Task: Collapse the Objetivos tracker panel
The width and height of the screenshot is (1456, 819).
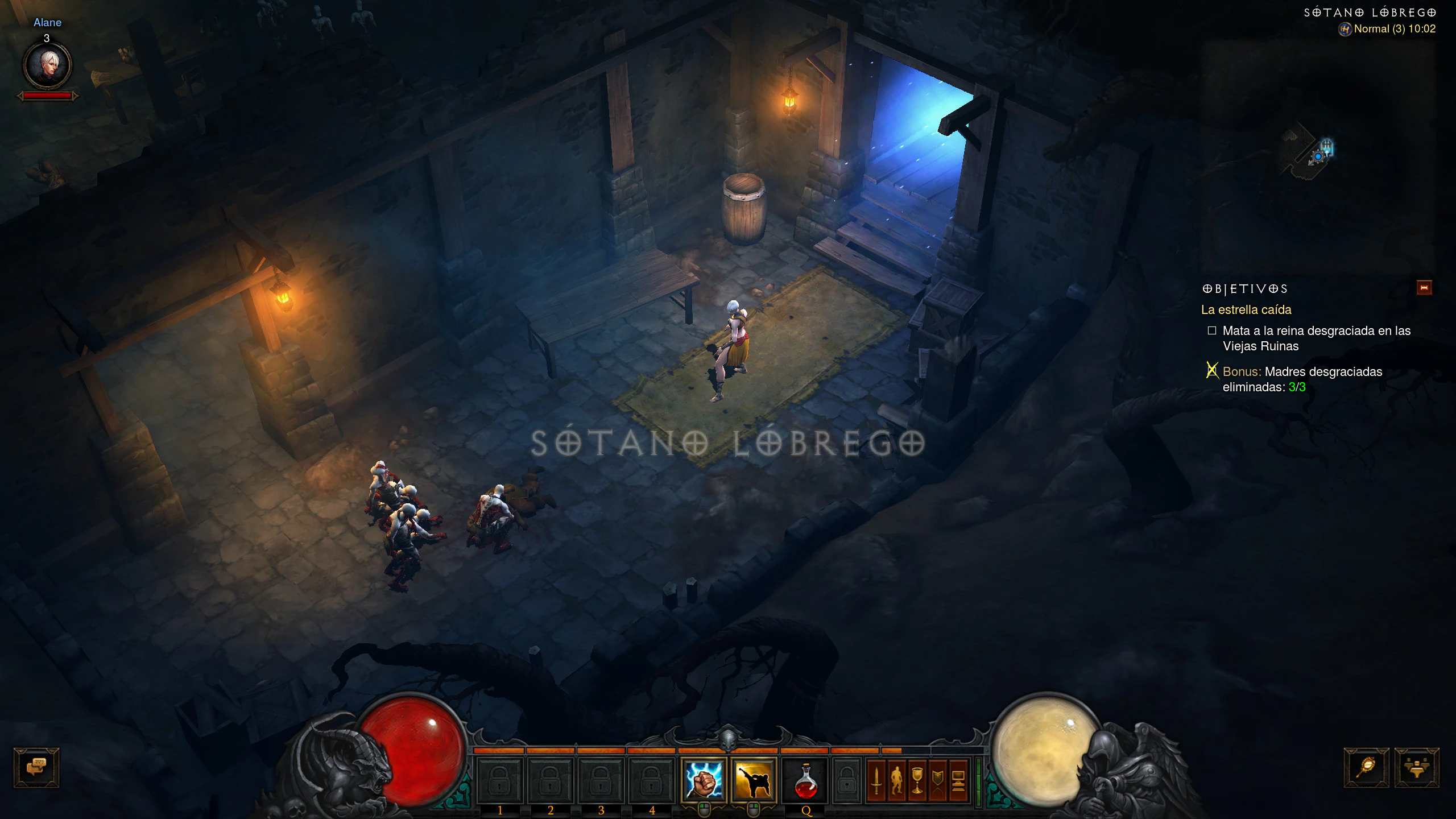Action: pyautogui.click(x=1424, y=288)
